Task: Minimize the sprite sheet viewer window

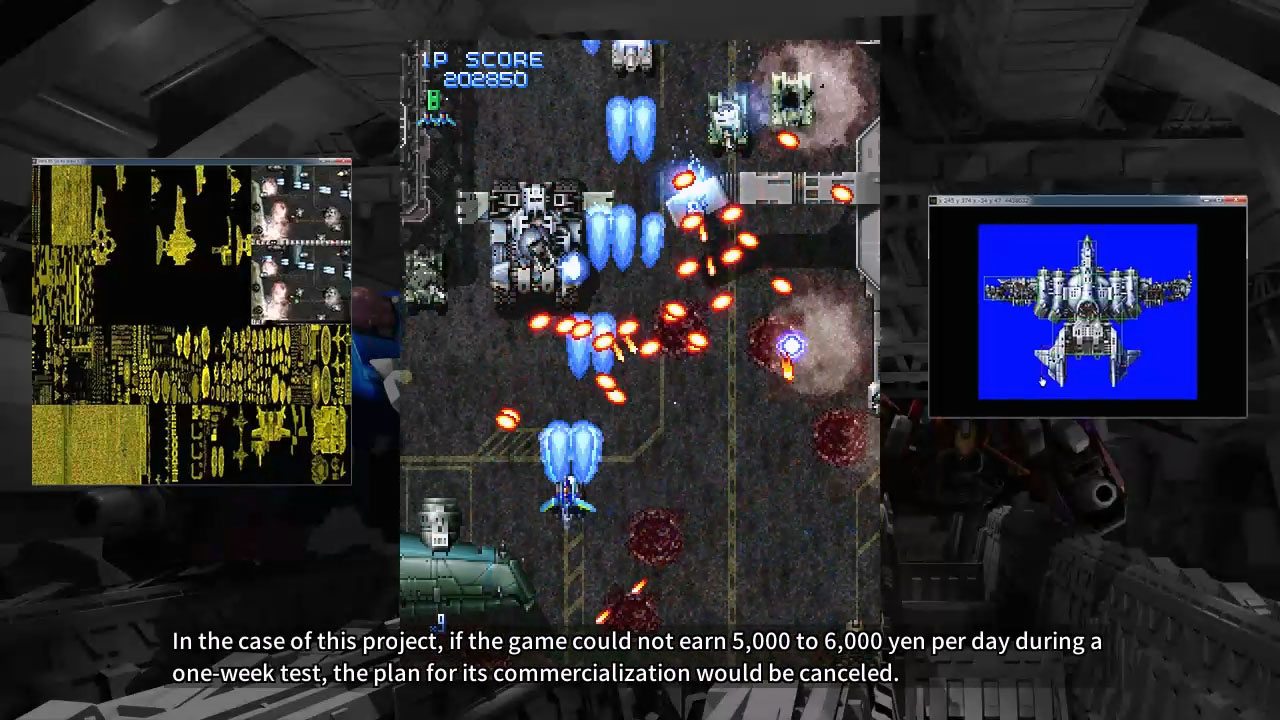Action: pyautogui.click(x=322, y=161)
